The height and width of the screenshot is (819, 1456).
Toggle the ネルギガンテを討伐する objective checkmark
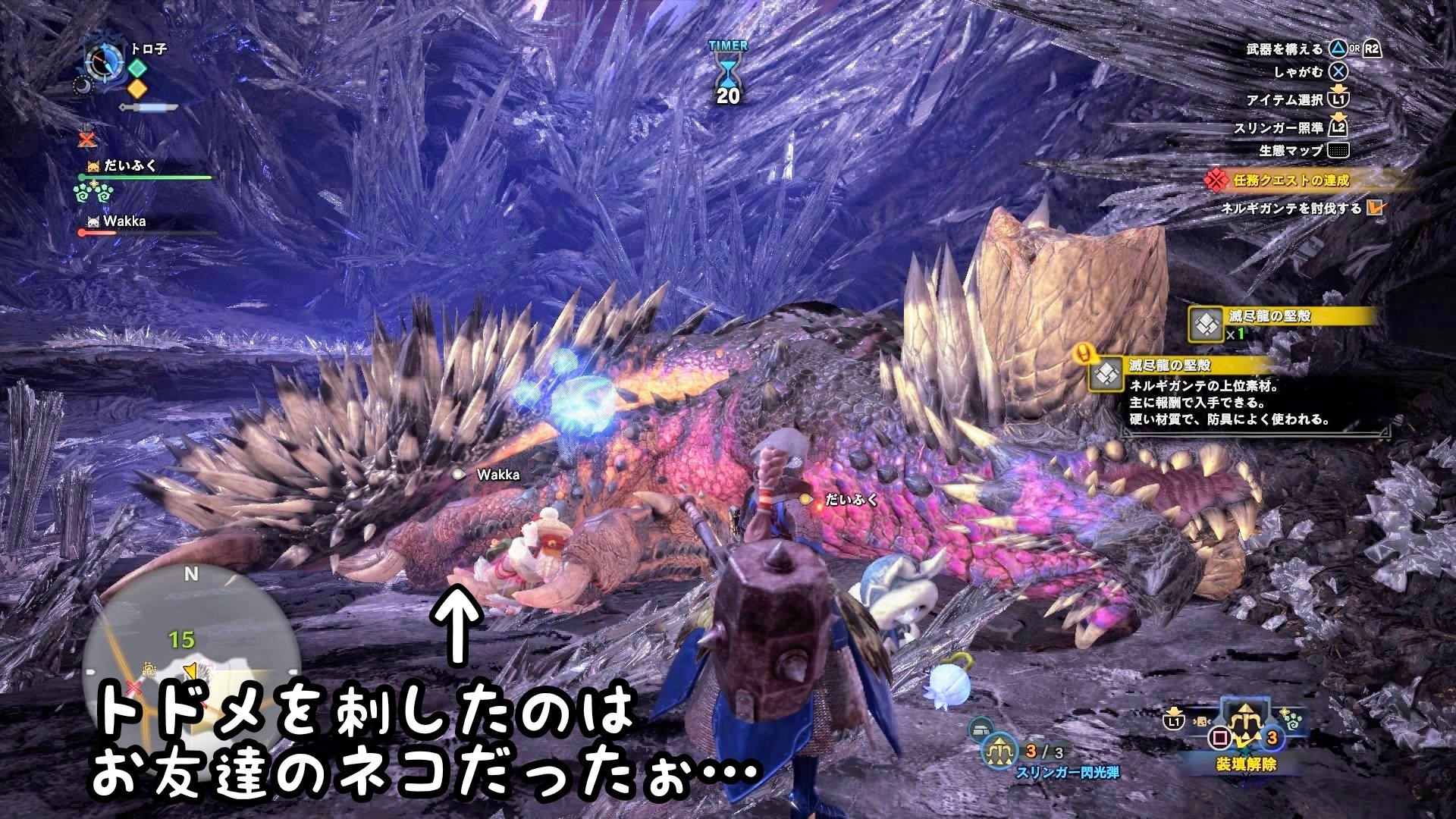tap(1376, 208)
